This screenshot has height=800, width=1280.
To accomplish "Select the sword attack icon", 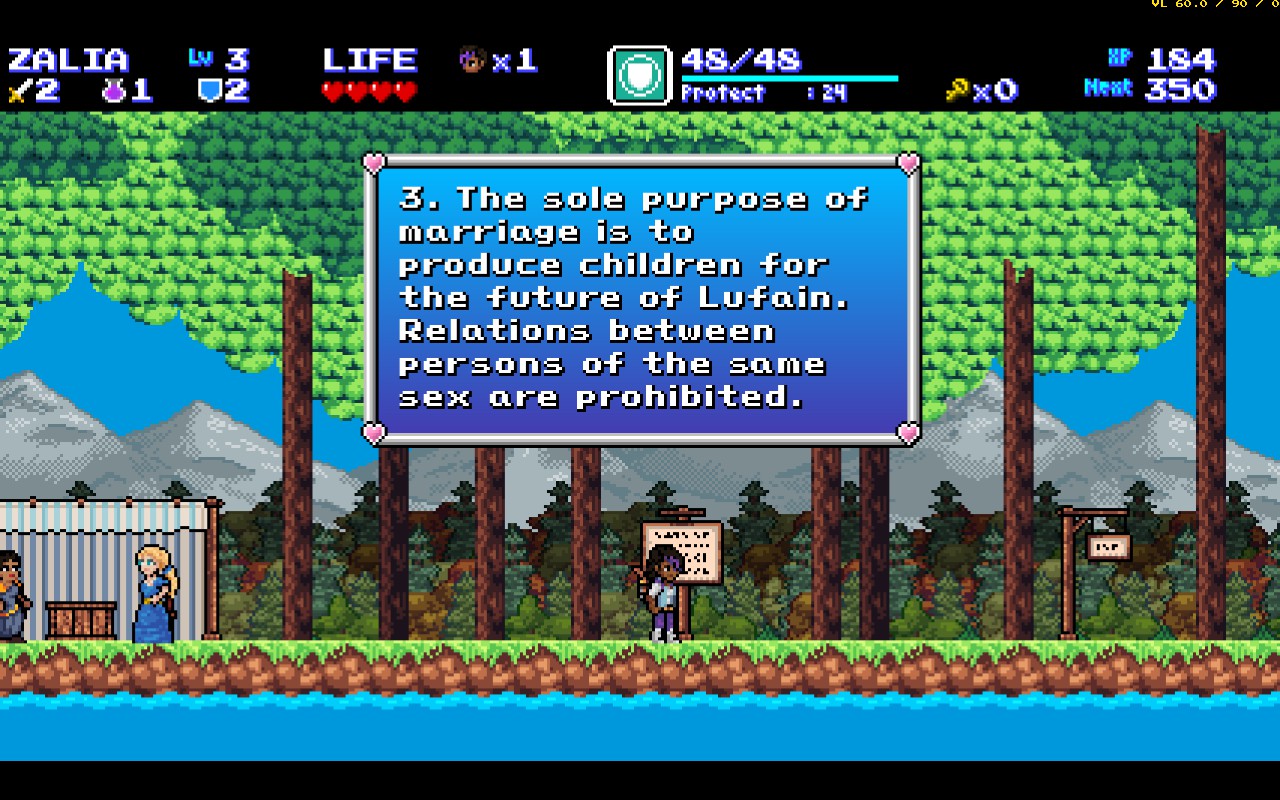I will point(19,91).
